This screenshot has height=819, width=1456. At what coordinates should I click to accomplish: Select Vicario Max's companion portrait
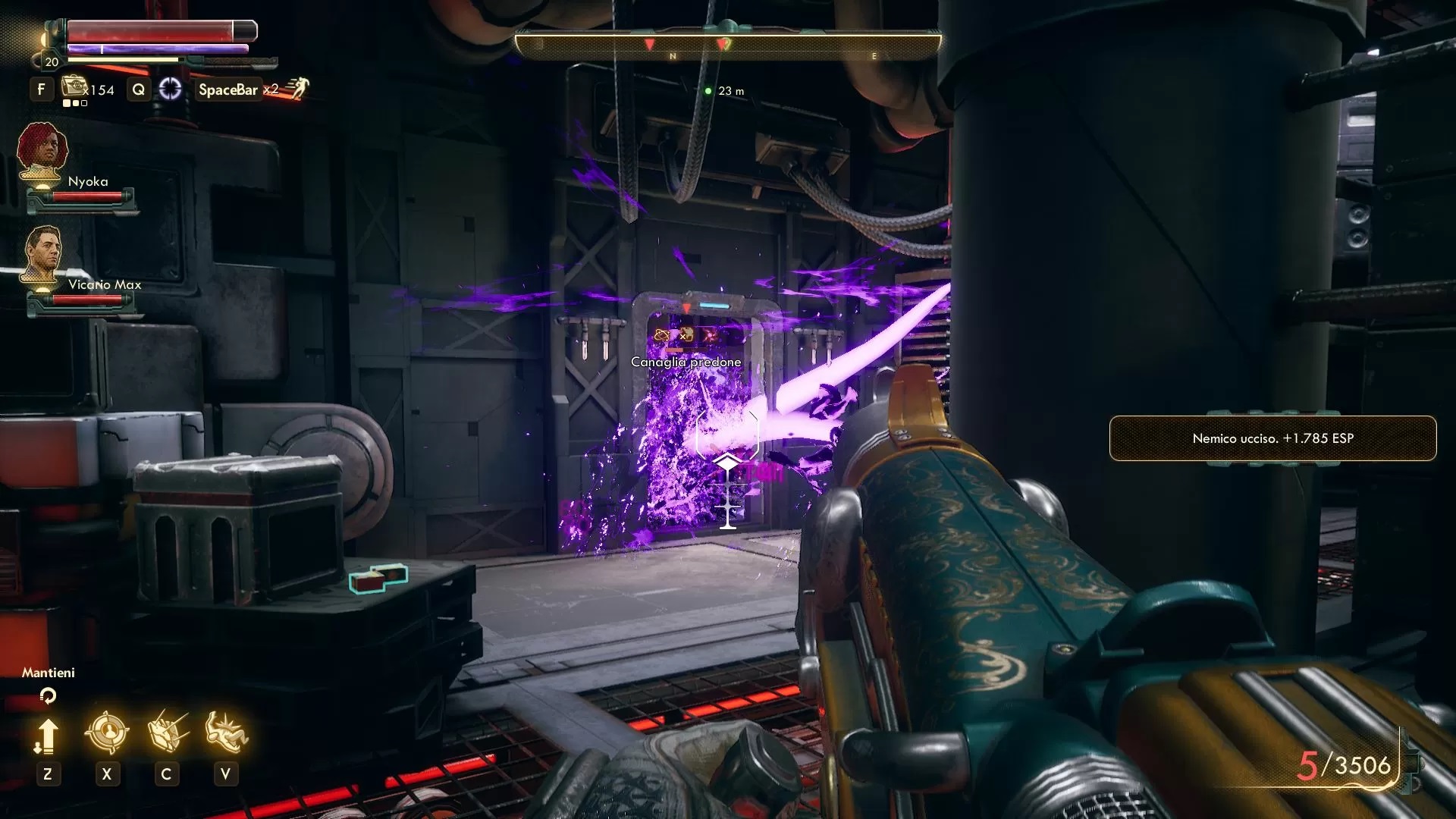tap(42, 254)
